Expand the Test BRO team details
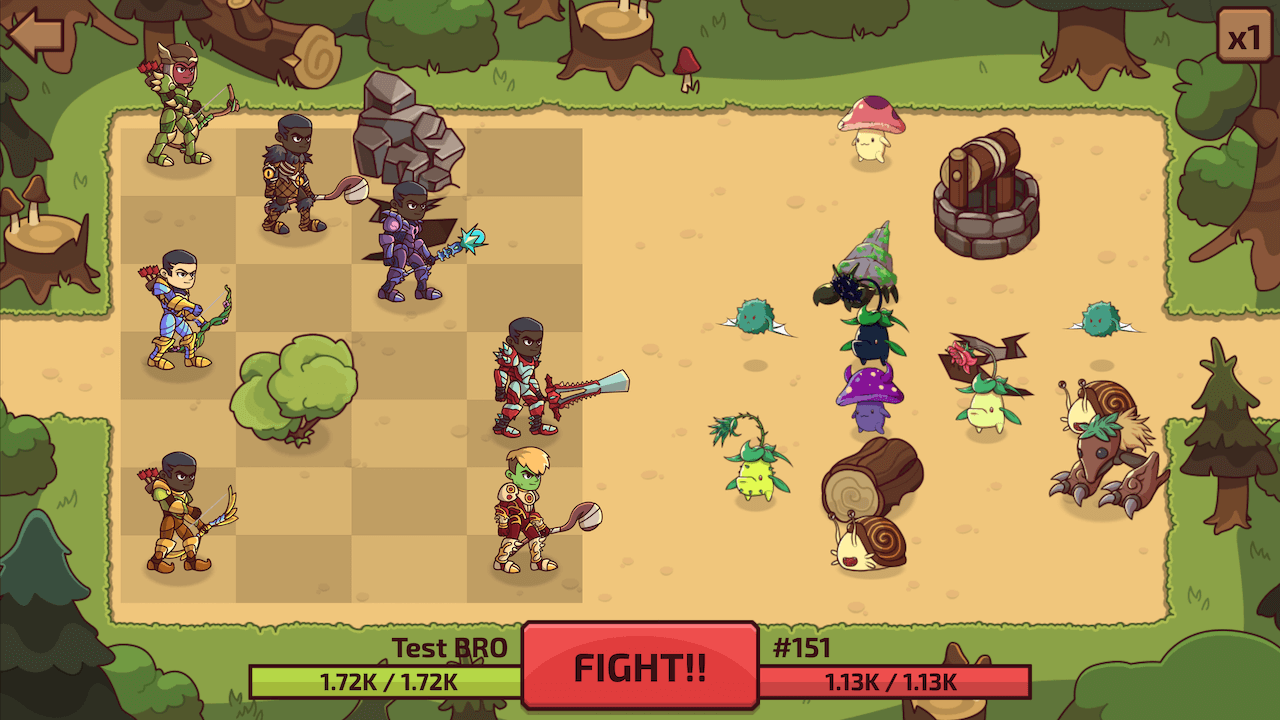 pyautogui.click(x=449, y=649)
